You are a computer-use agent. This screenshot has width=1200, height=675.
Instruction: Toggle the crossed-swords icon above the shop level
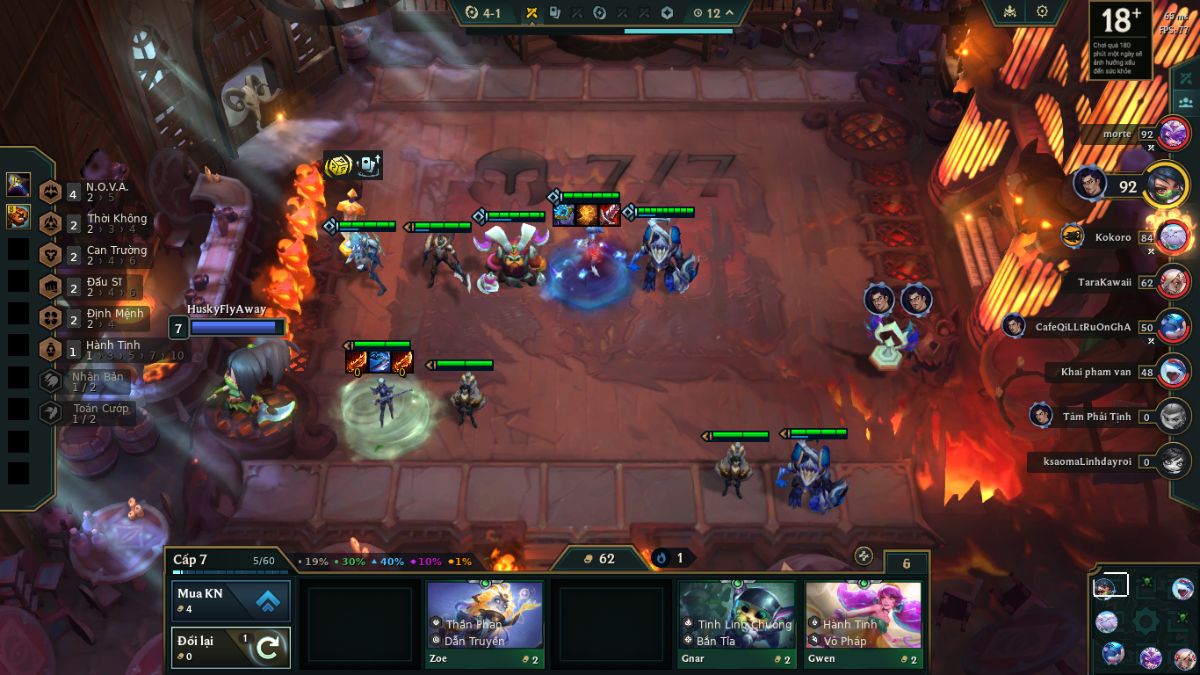coord(863,556)
